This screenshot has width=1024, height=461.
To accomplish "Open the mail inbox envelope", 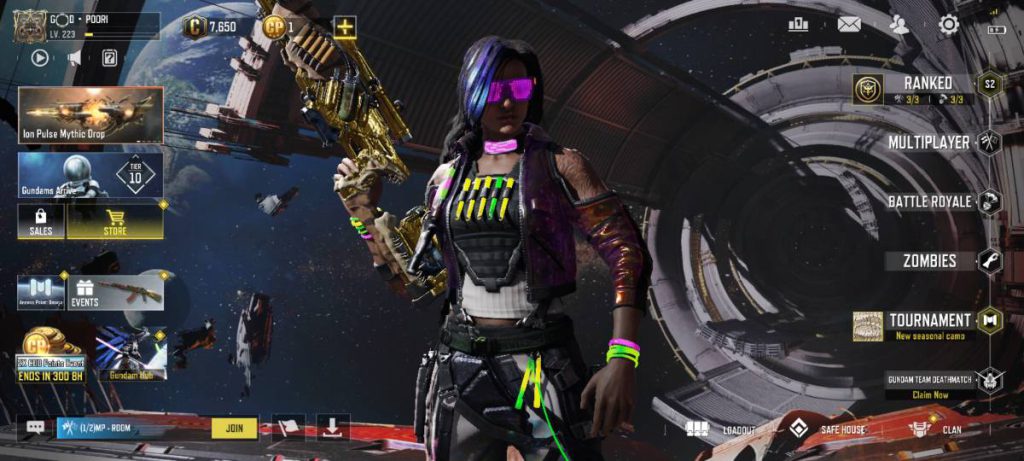I will (849, 25).
